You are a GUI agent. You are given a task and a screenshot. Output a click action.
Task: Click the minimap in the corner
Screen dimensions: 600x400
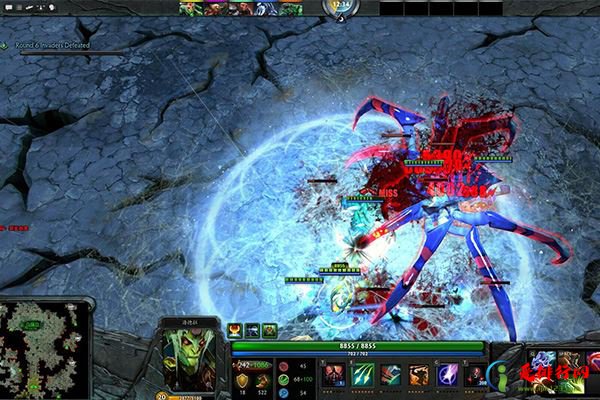tap(44, 349)
